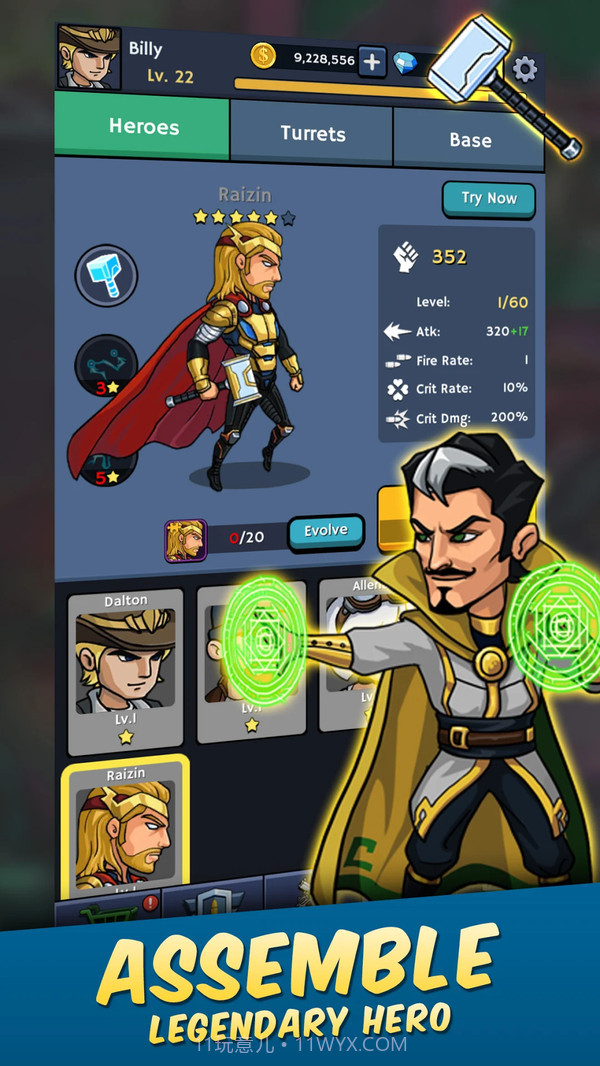Screen dimensions: 600x1066
Task: Select the Base tab
Action: pyautogui.click(x=469, y=140)
